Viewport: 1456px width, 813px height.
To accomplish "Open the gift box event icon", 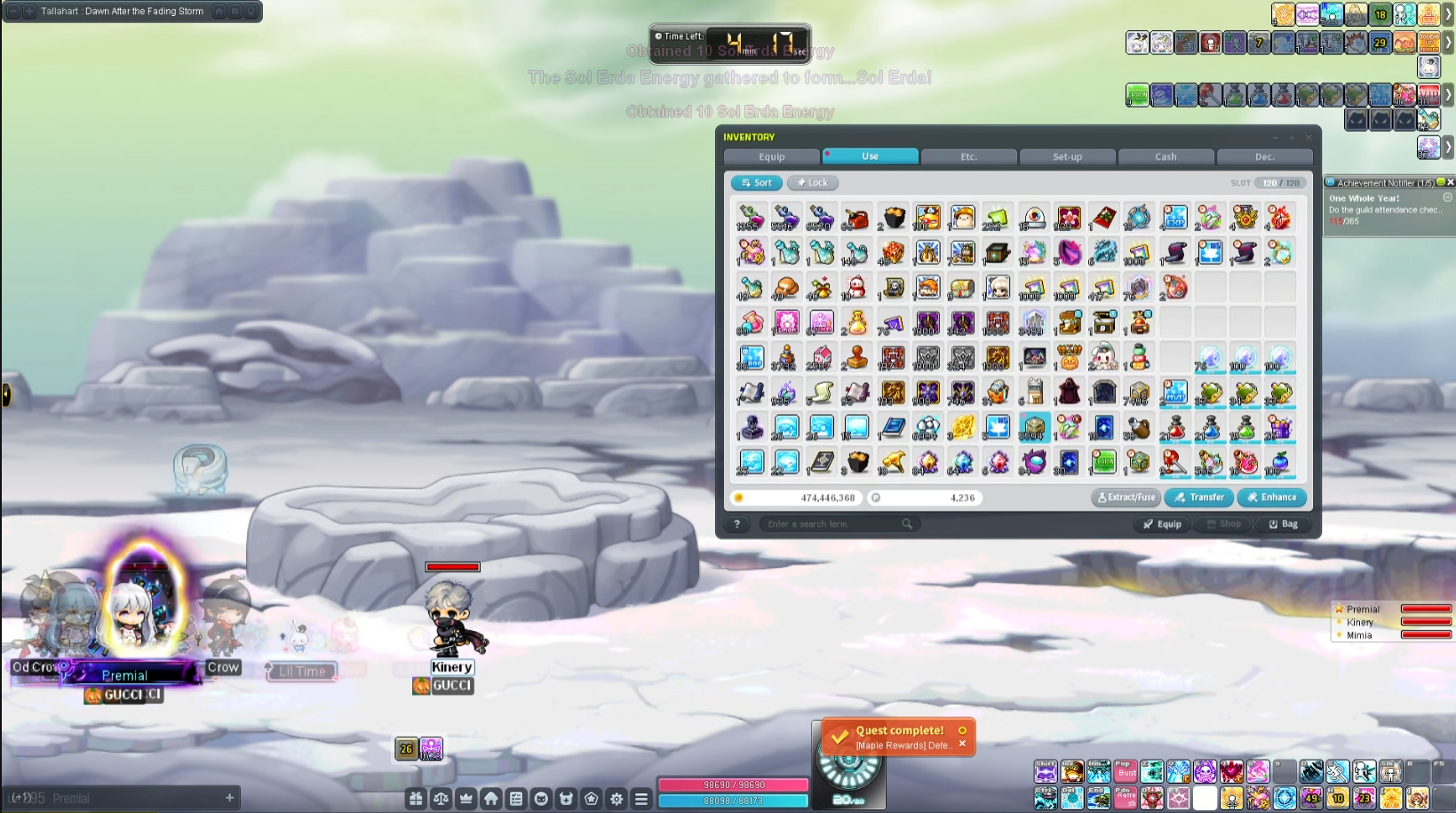I will coord(415,799).
